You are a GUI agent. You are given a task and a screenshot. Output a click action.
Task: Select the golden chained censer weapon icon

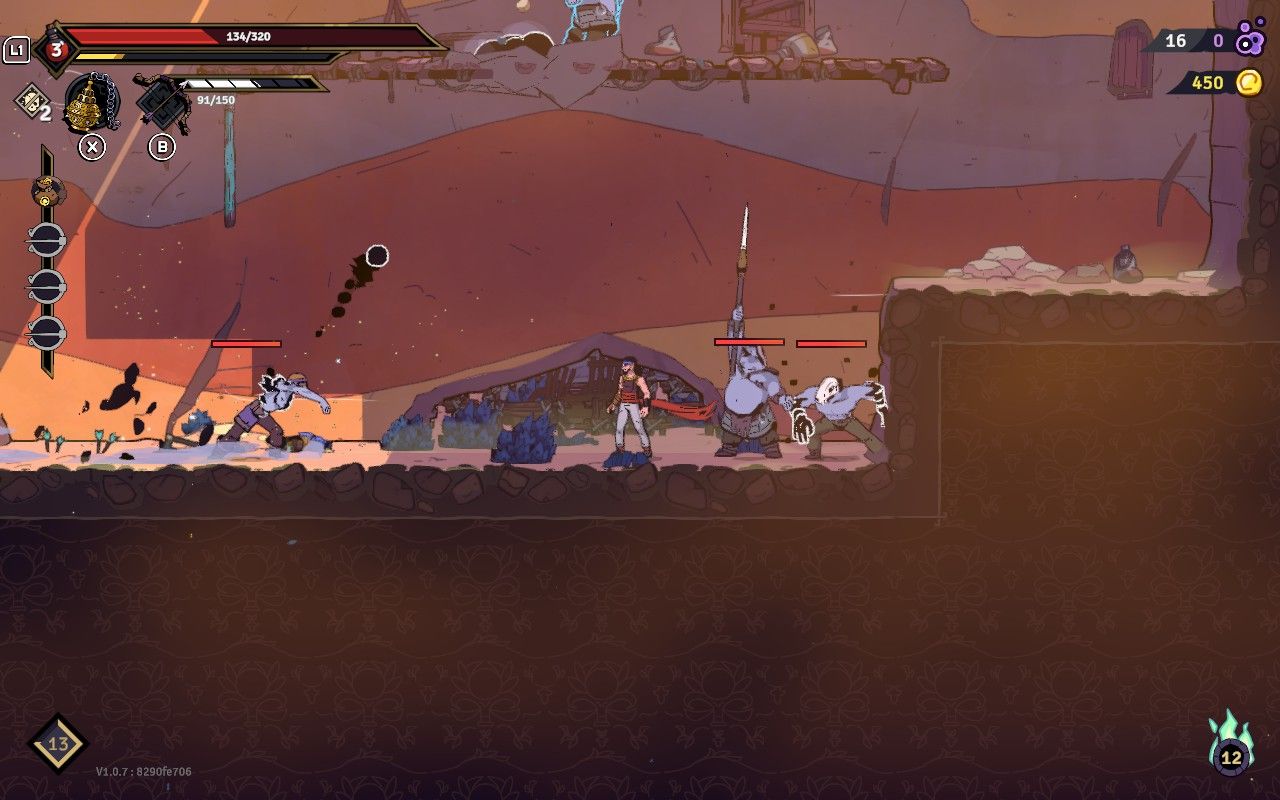[x=92, y=103]
